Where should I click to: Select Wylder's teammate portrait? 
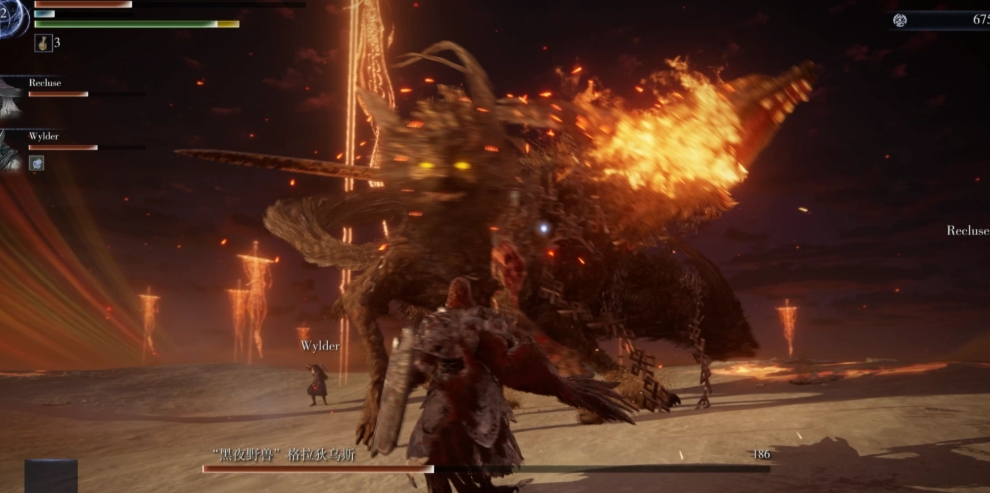click(x=12, y=148)
